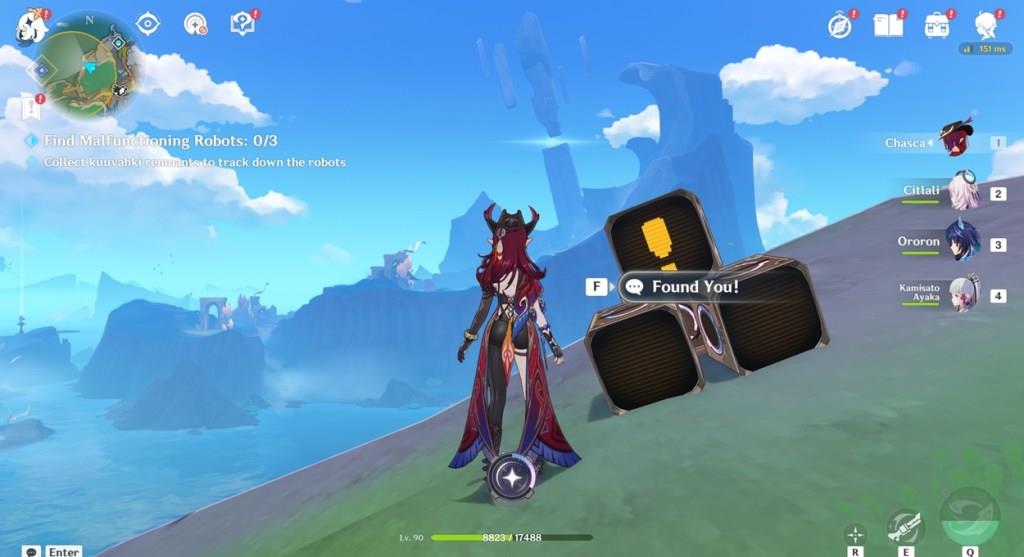
Task: Open the chat box speech bubble
Action: (x=32, y=551)
